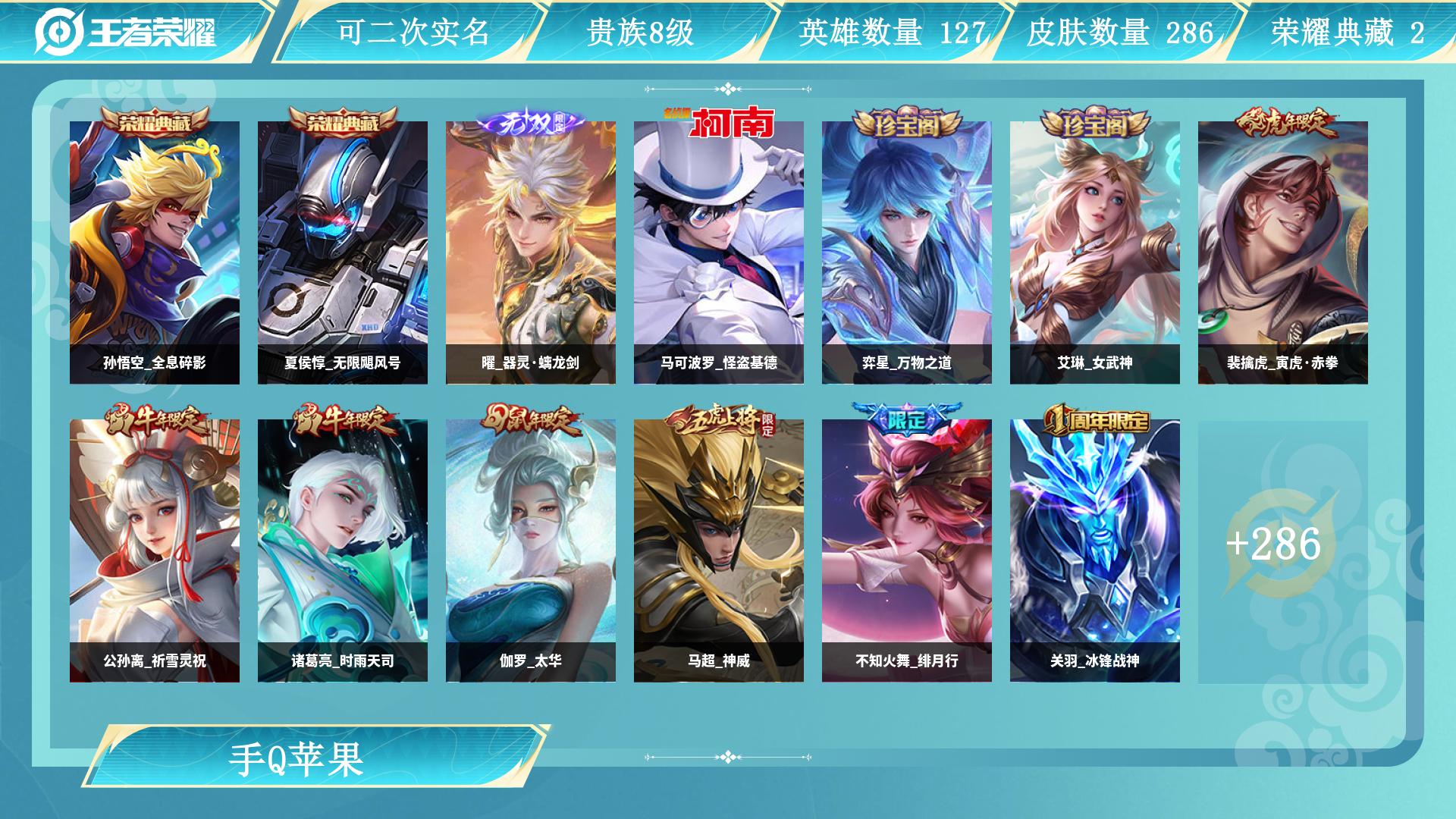Select the 珍宝阁 badge on 弈星 skin
Screen dimensions: 1456x819
click(910, 121)
